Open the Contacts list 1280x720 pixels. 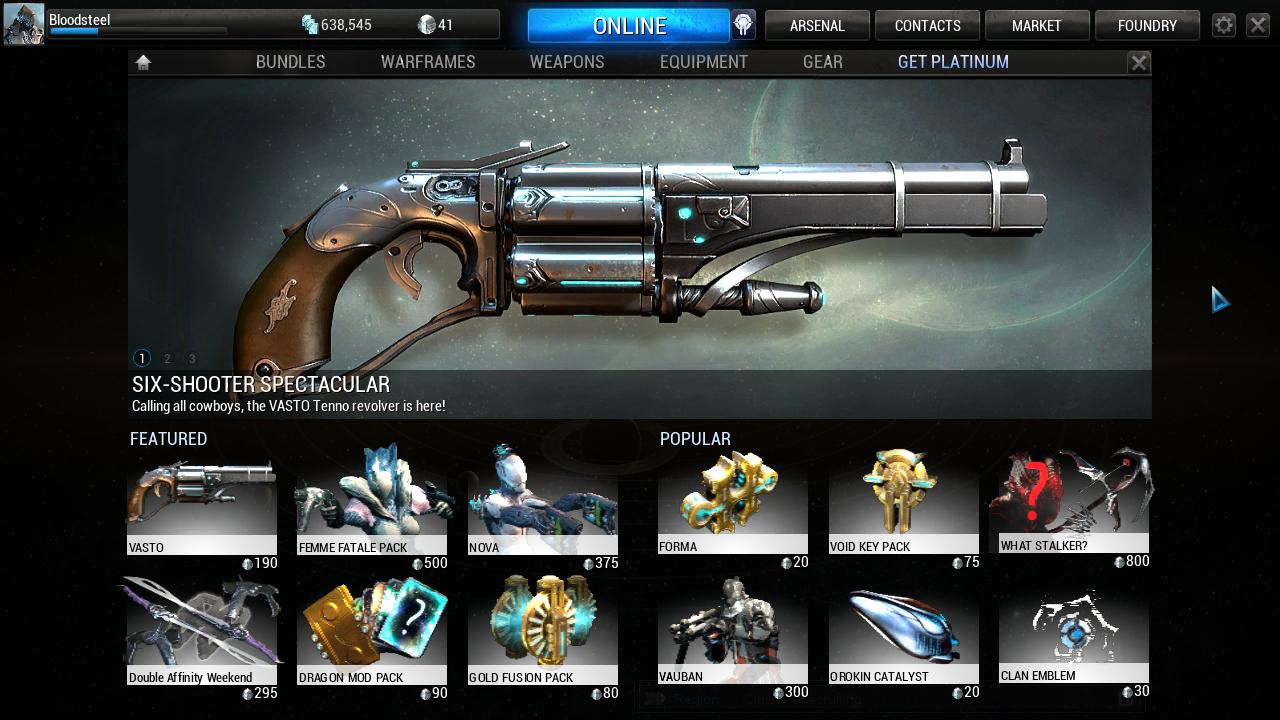[927, 26]
